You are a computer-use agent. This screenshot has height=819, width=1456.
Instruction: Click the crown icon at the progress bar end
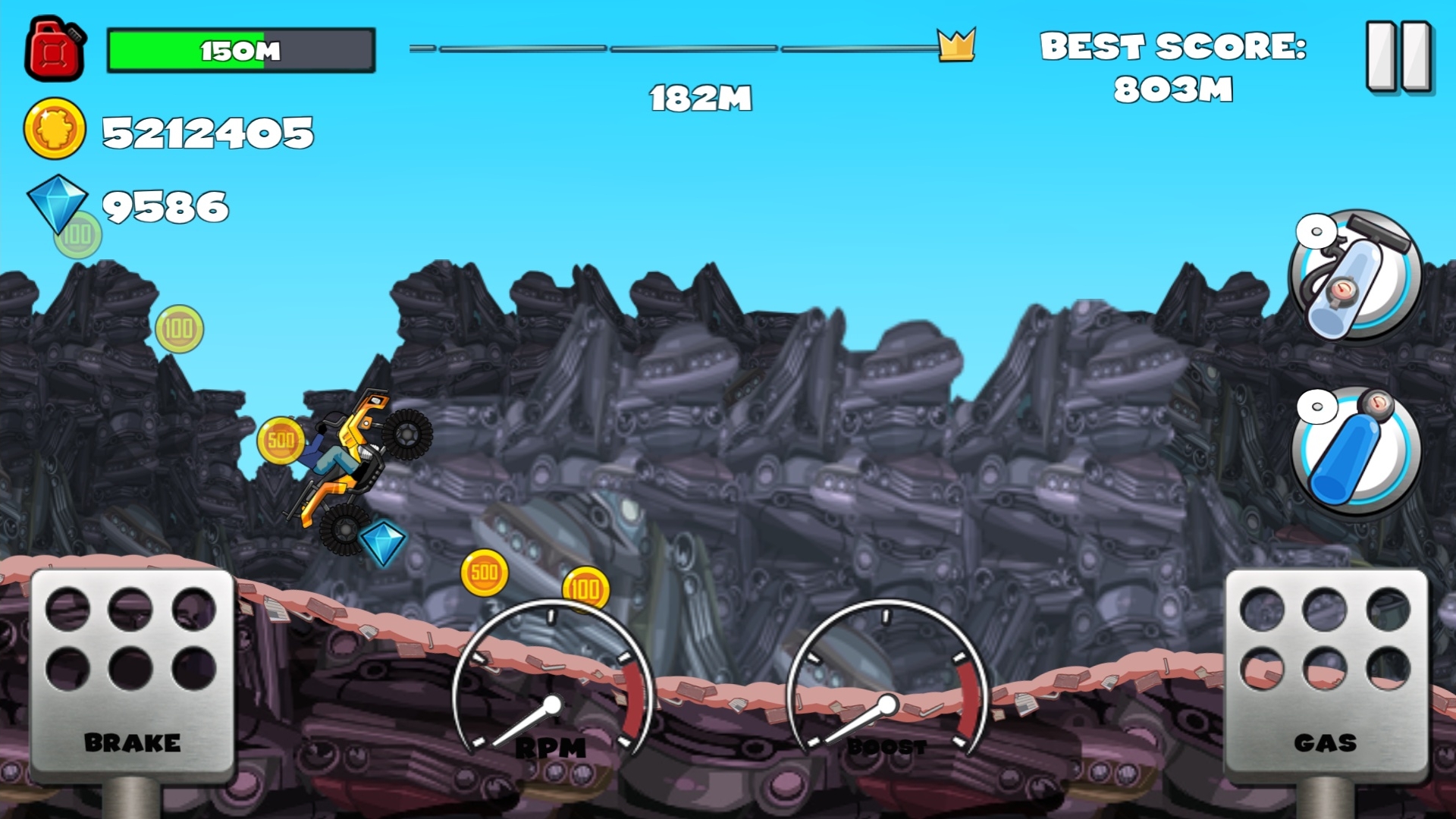click(957, 45)
